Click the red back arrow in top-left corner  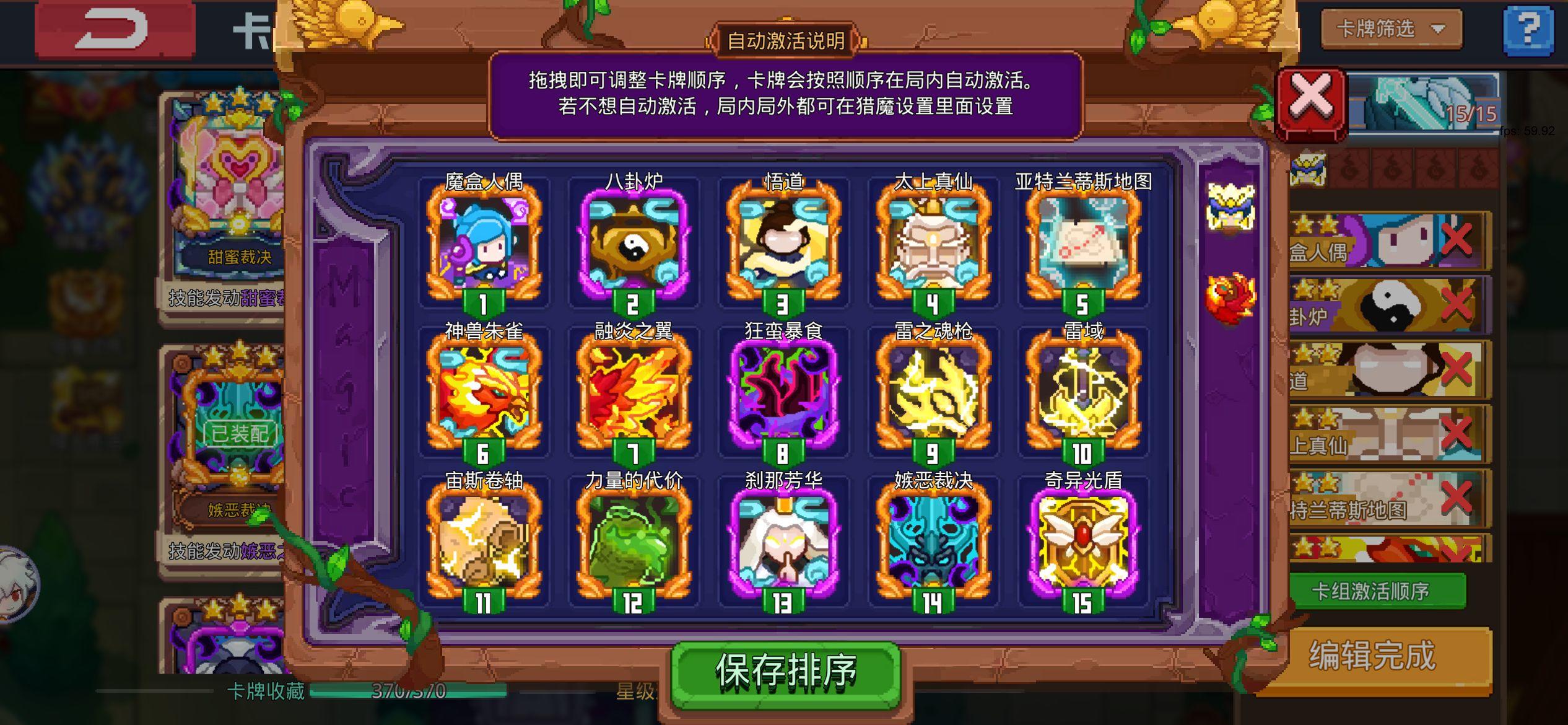pos(115,27)
